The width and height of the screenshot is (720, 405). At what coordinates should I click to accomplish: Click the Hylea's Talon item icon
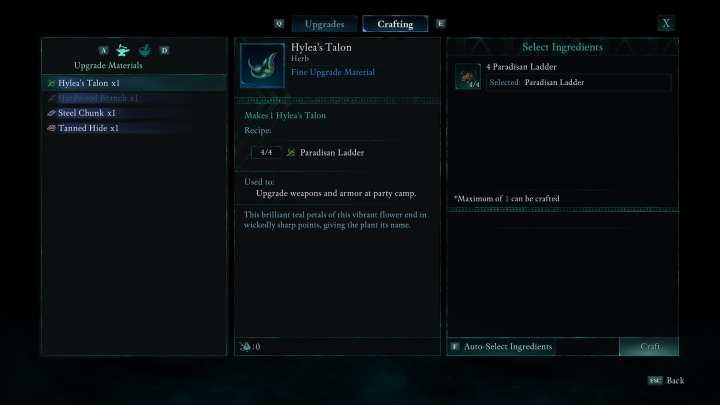261,66
